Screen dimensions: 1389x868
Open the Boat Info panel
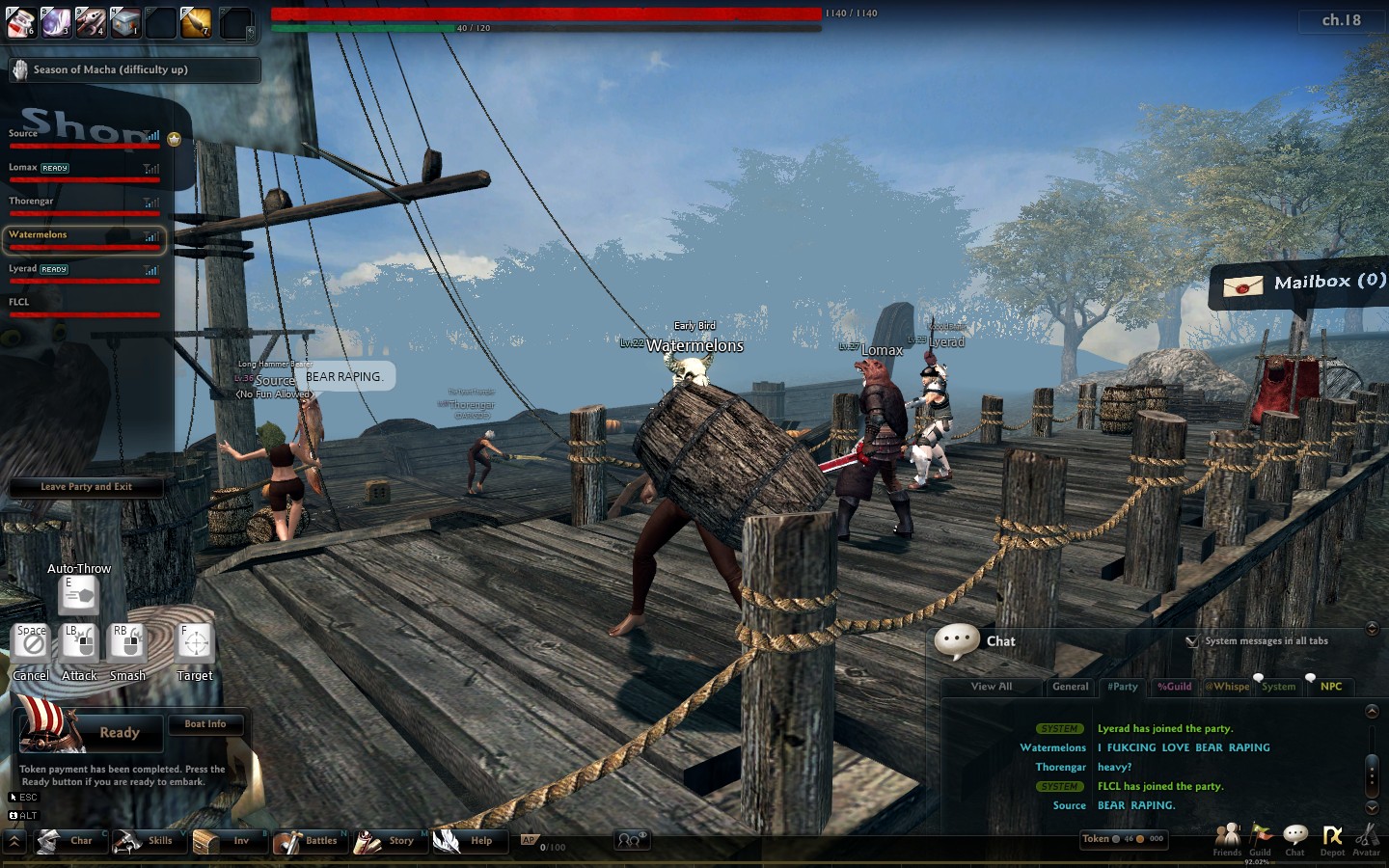pos(204,724)
